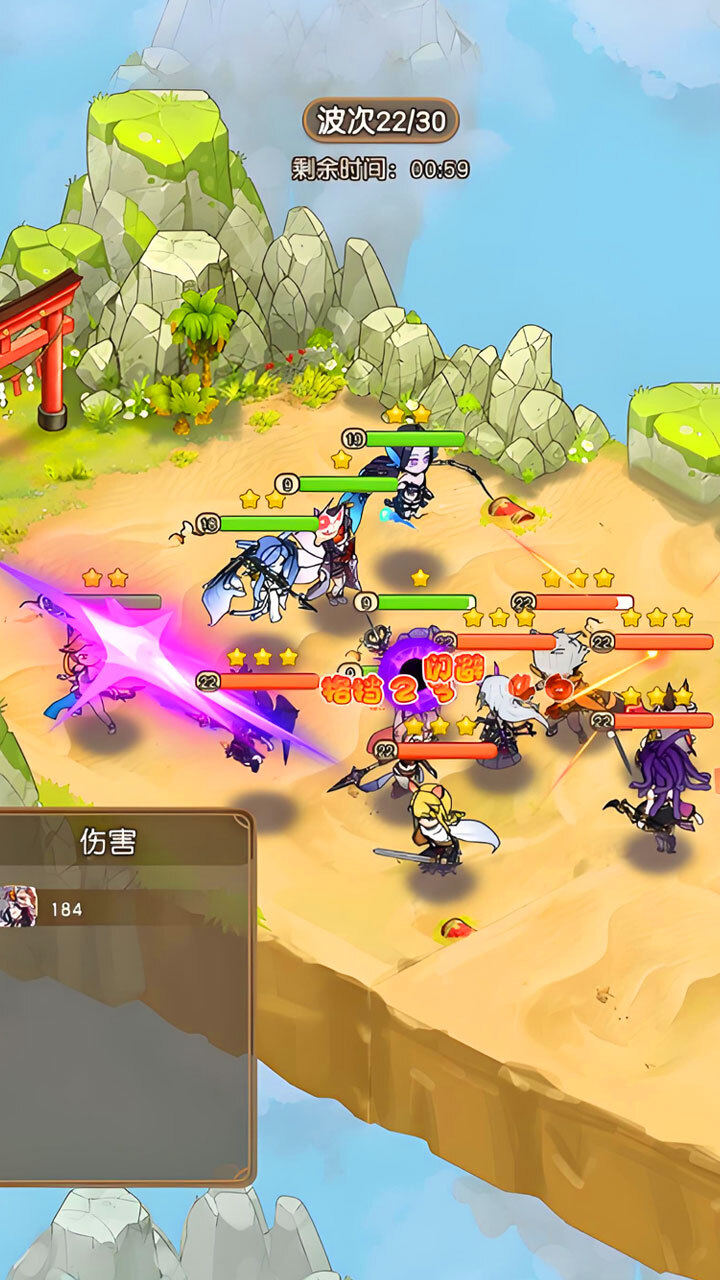Select the 伤害 damage panel header
The height and width of the screenshot is (1280, 720).
point(108,842)
